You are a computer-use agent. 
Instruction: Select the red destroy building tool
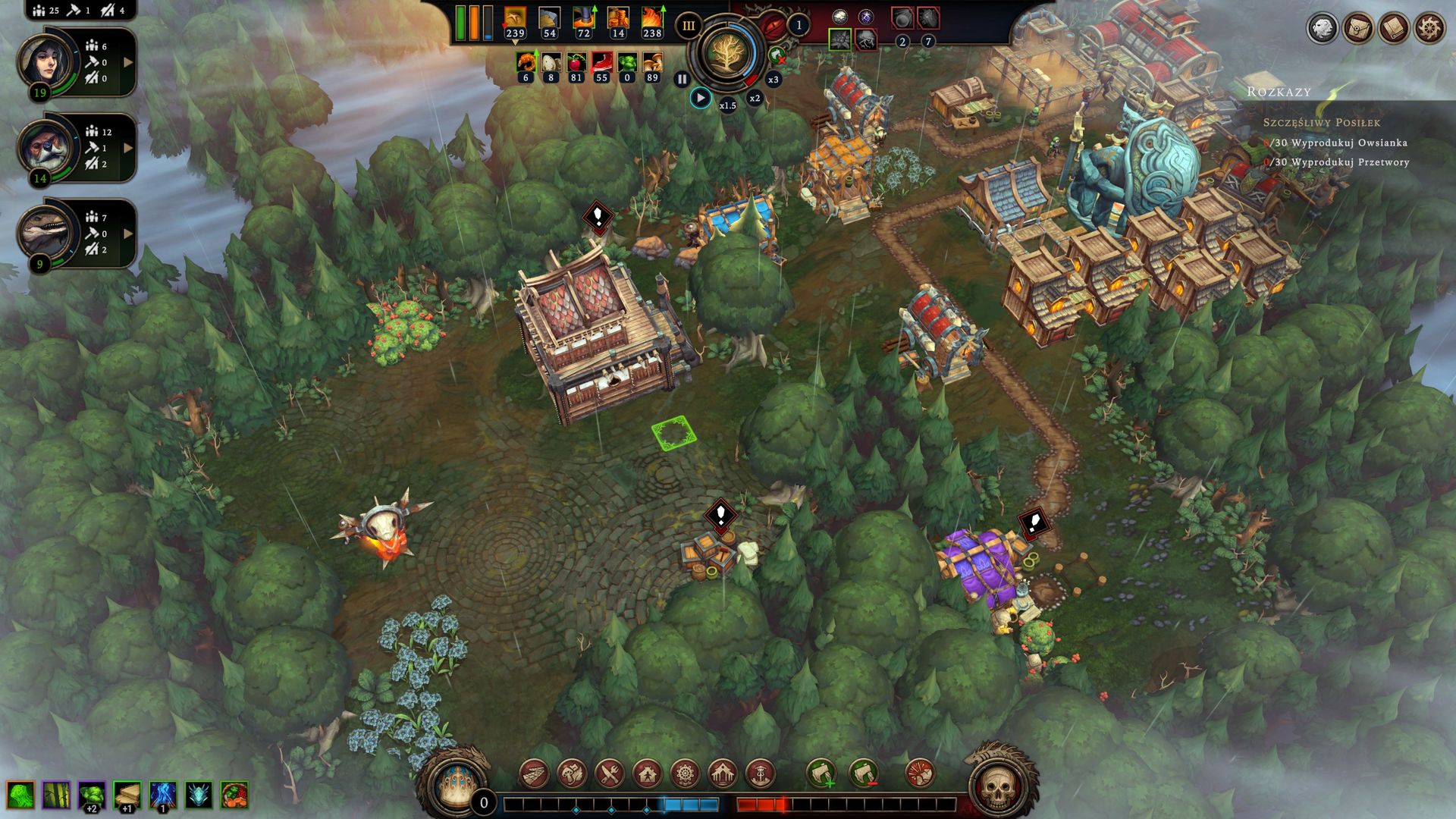tap(920, 773)
